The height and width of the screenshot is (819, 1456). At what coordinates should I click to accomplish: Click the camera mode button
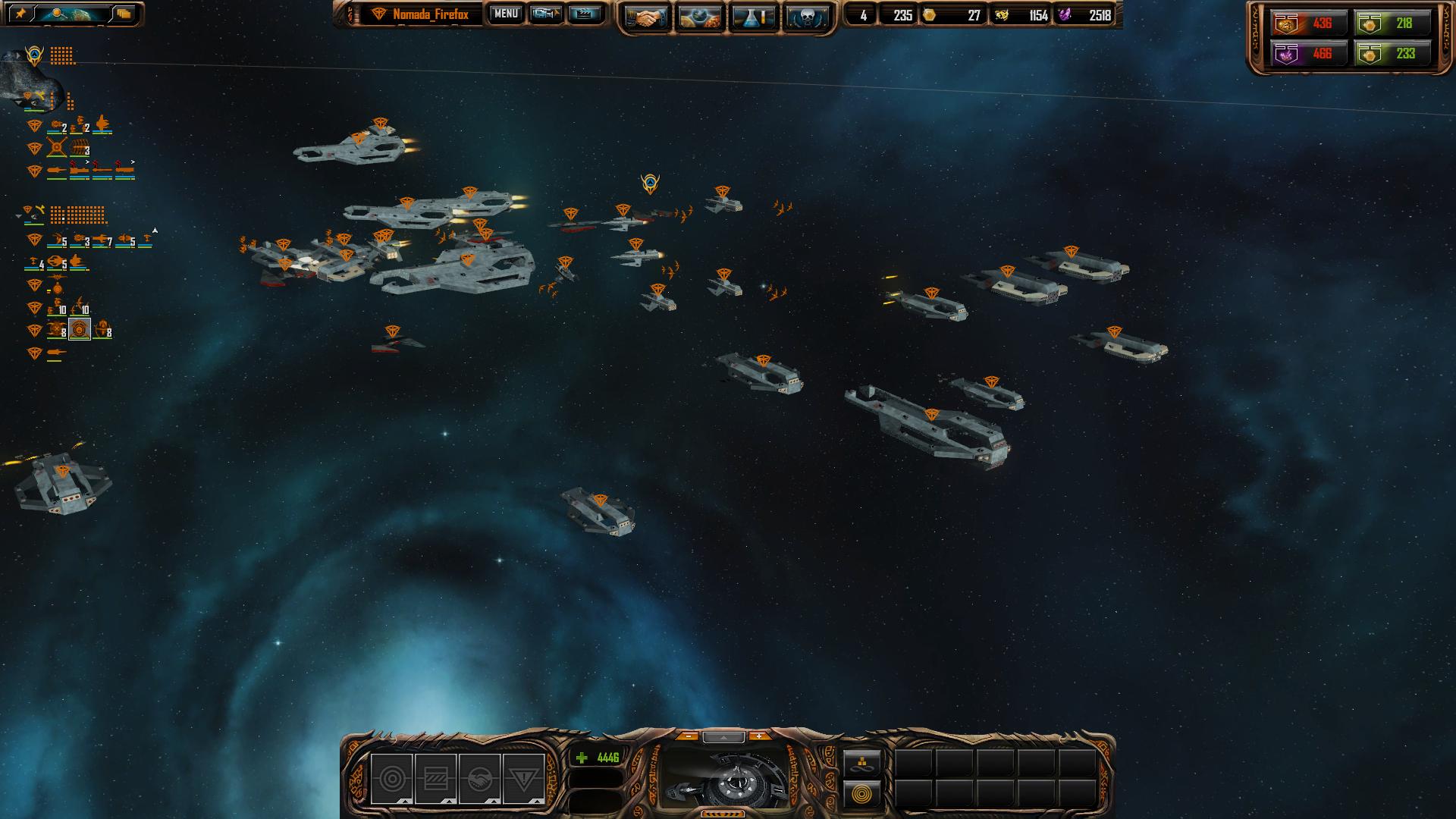[x=545, y=14]
